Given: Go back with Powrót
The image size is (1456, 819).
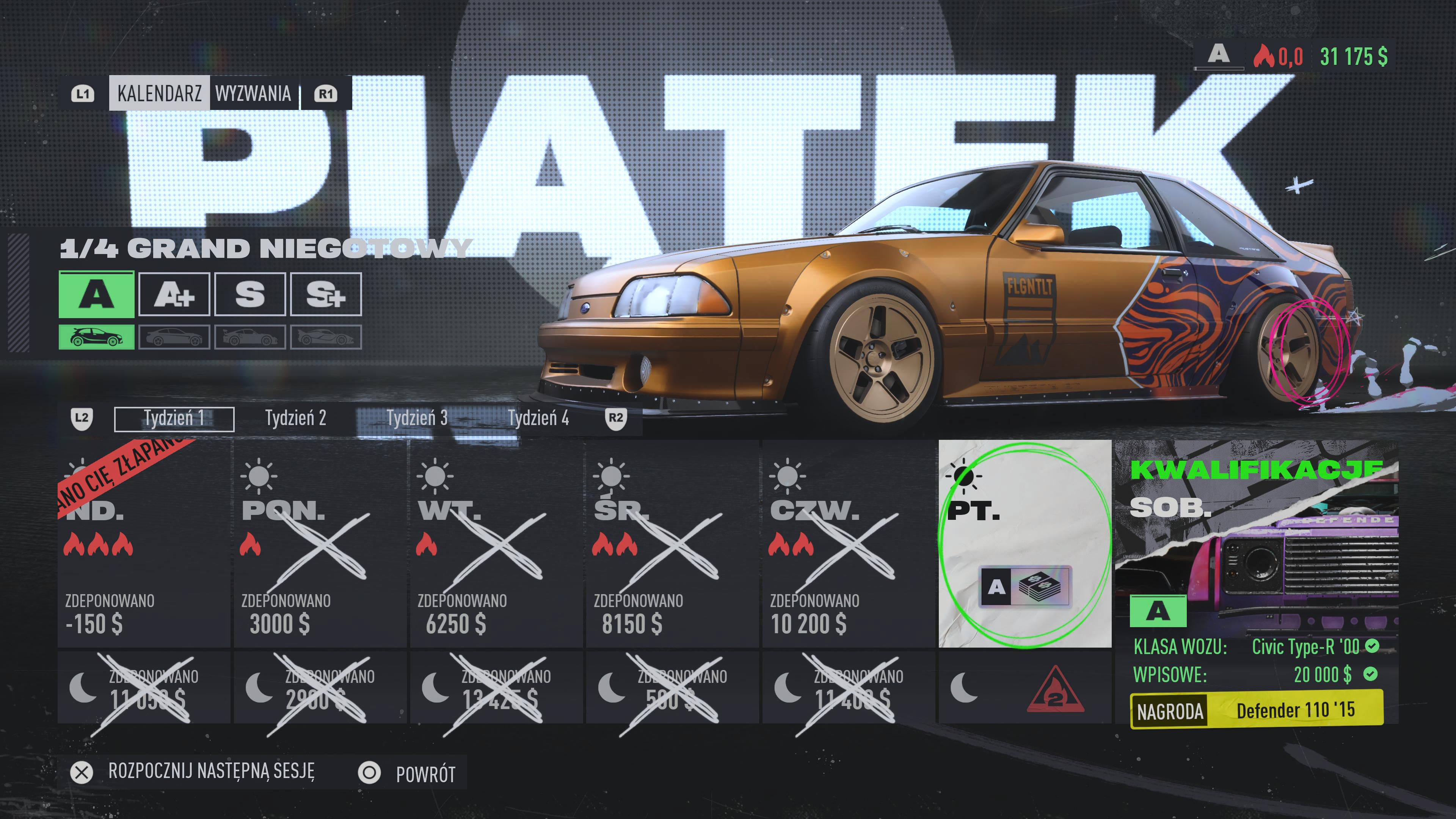Looking at the screenshot, I should point(425,774).
